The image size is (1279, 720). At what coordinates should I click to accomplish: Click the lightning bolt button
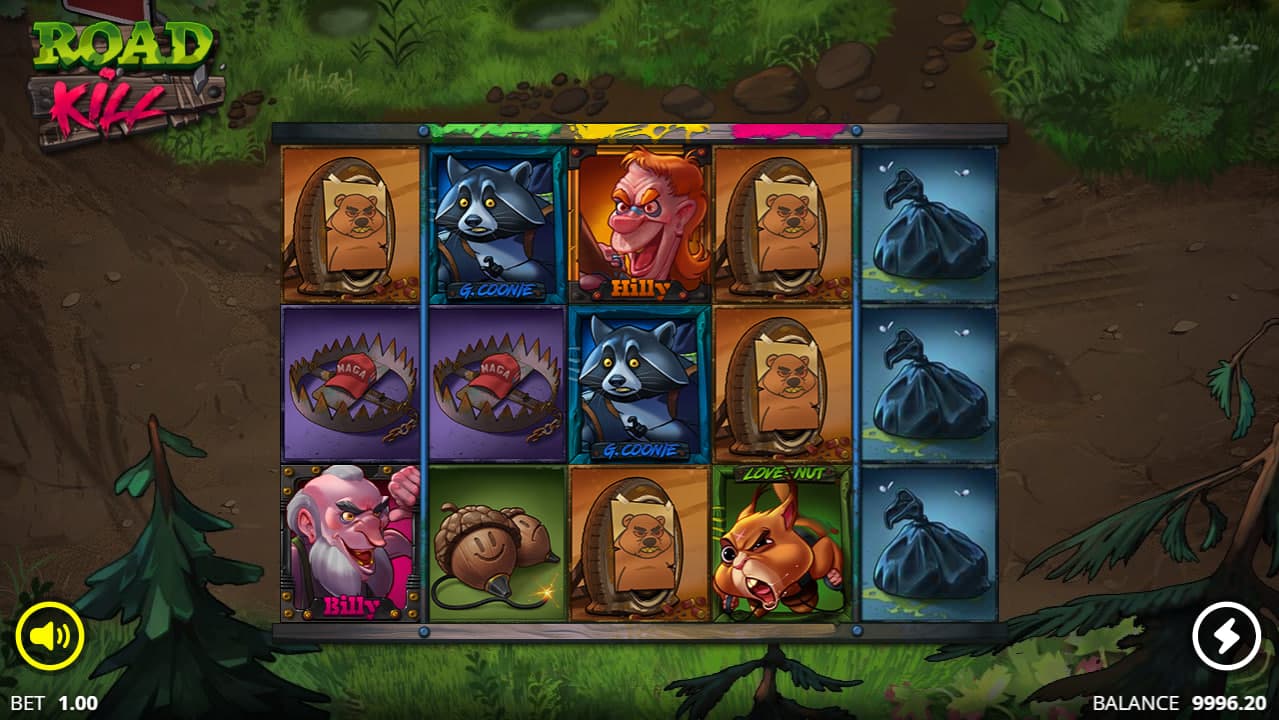click(1227, 636)
